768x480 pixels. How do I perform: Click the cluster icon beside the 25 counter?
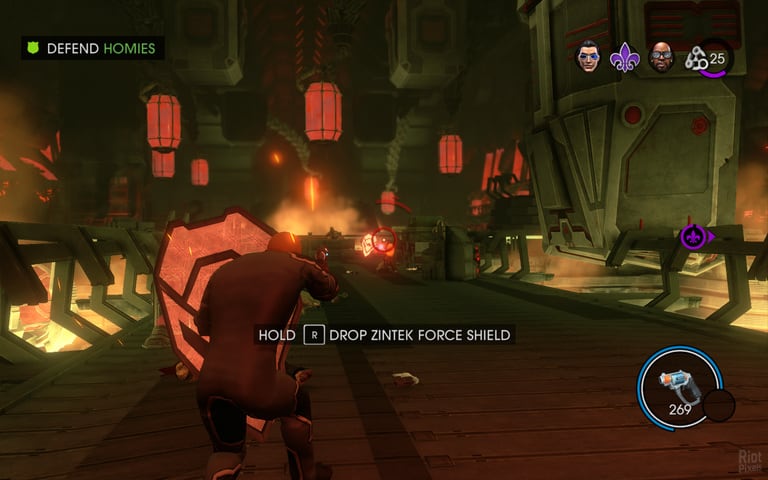[696, 59]
